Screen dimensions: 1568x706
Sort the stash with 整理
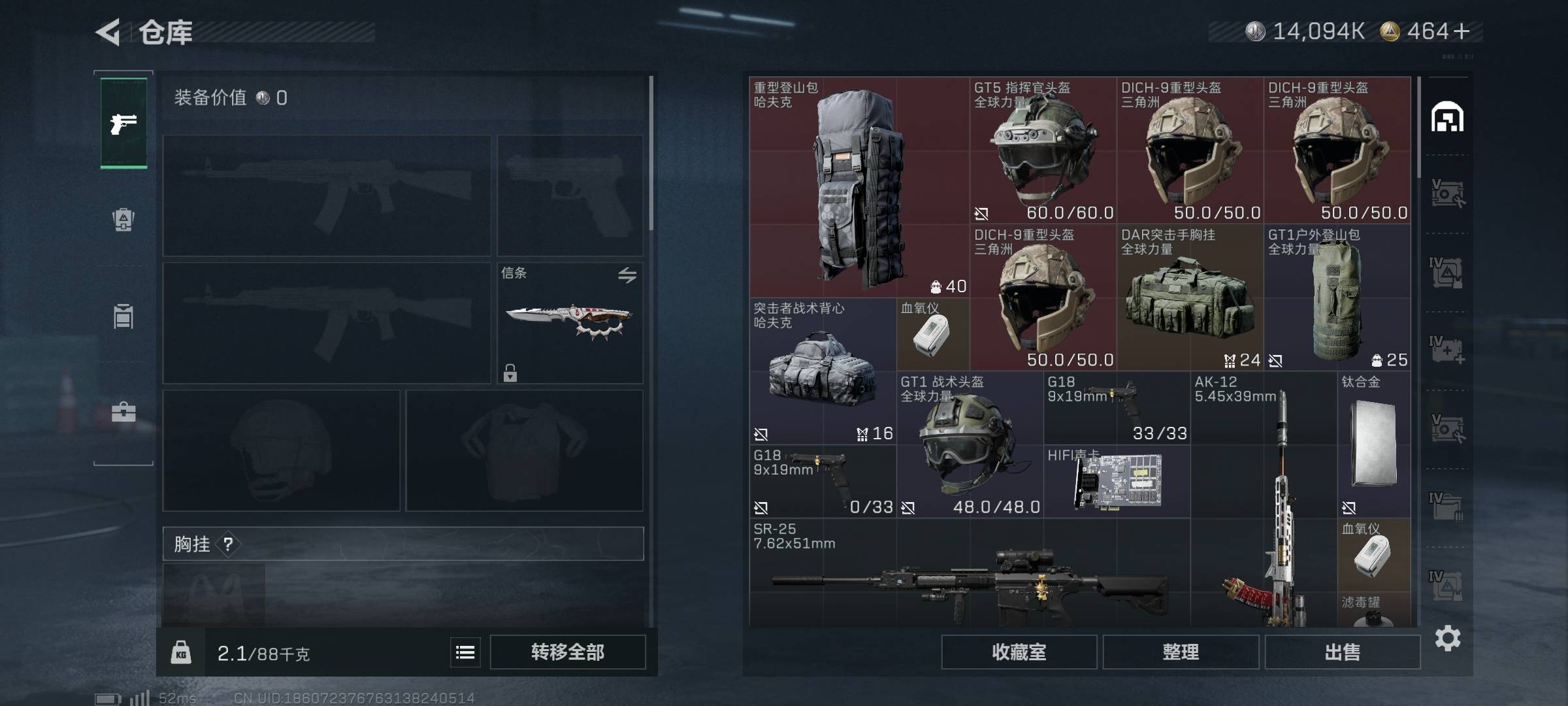[x=1181, y=652]
